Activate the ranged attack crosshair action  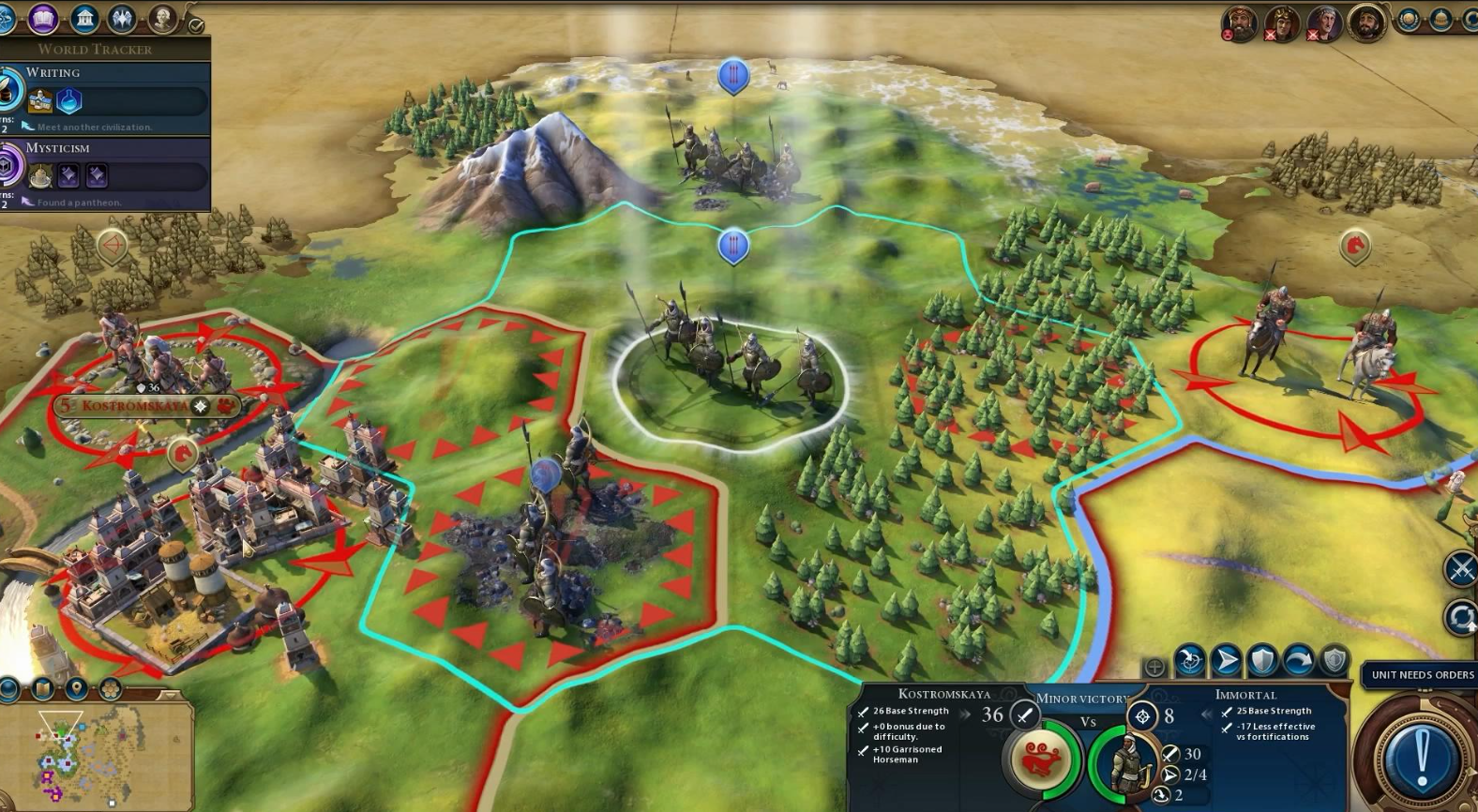coord(1190,661)
